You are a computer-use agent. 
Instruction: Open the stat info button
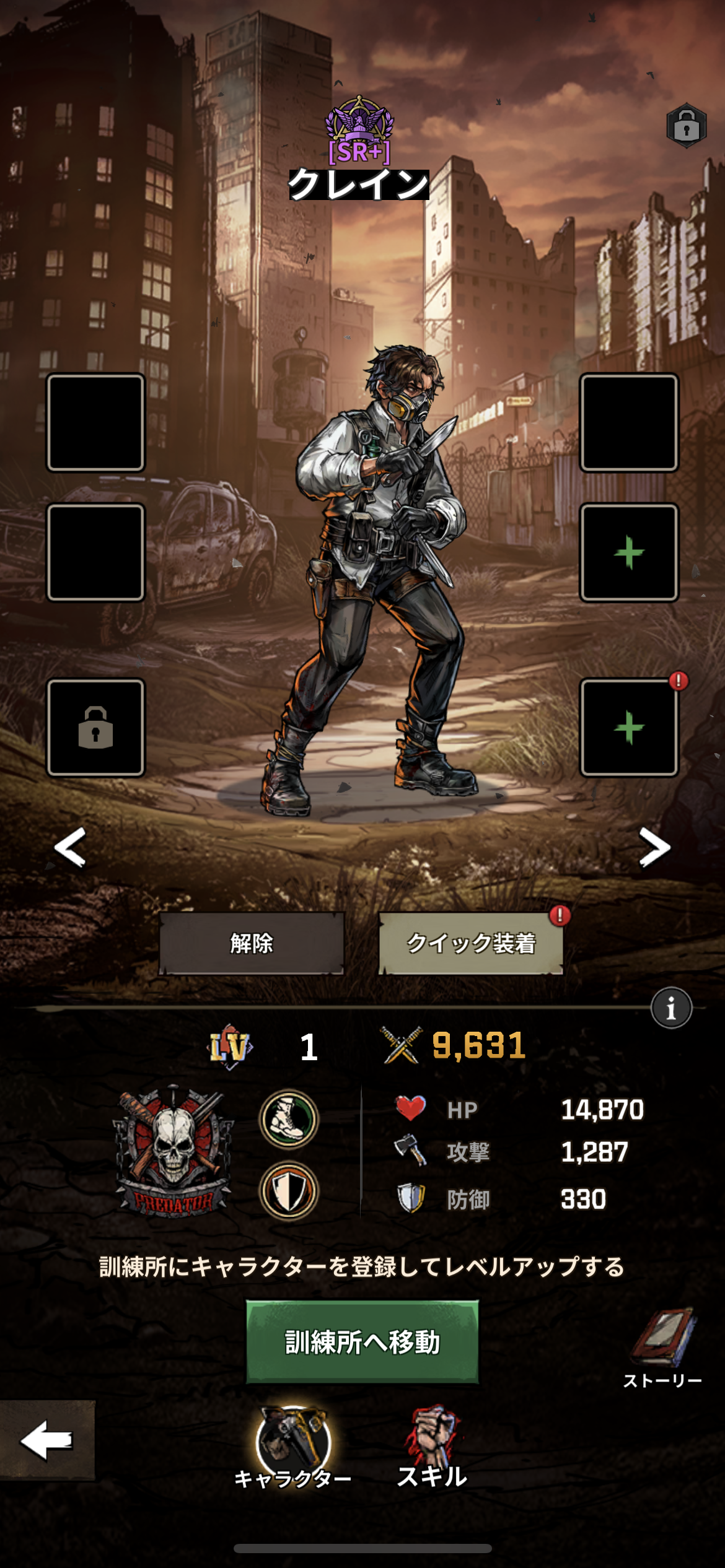click(x=671, y=1008)
